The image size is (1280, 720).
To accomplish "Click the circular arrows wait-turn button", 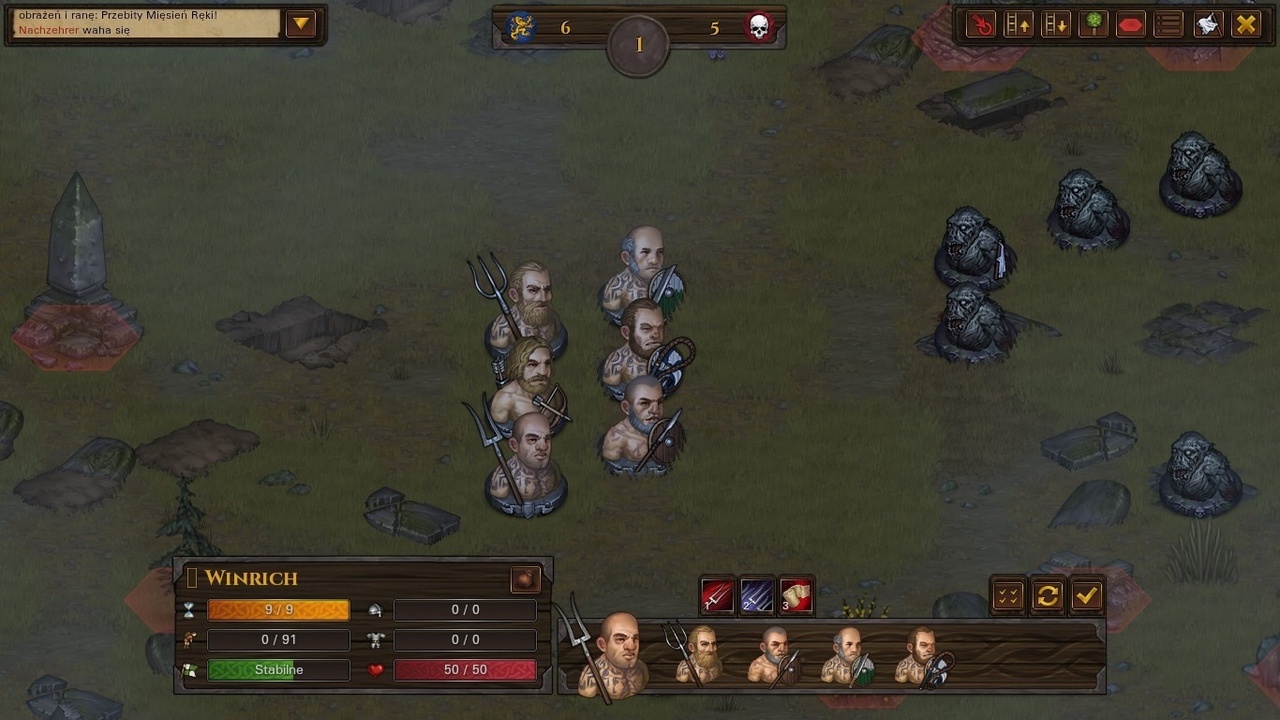I will (x=1047, y=596).
